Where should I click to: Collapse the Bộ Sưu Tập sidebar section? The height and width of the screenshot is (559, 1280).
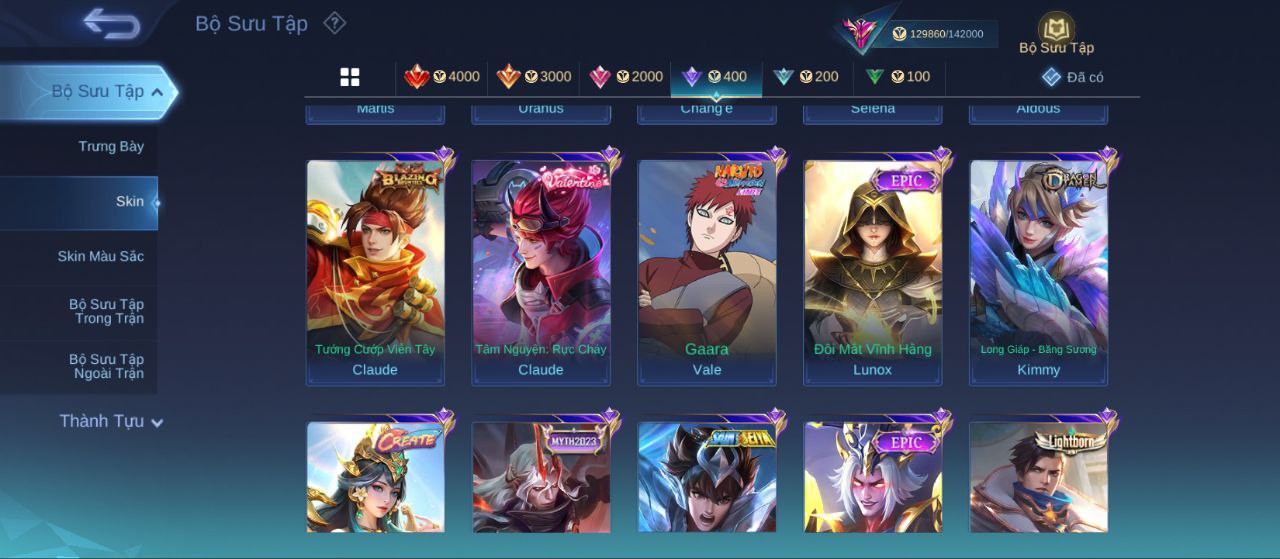point(157,92)
